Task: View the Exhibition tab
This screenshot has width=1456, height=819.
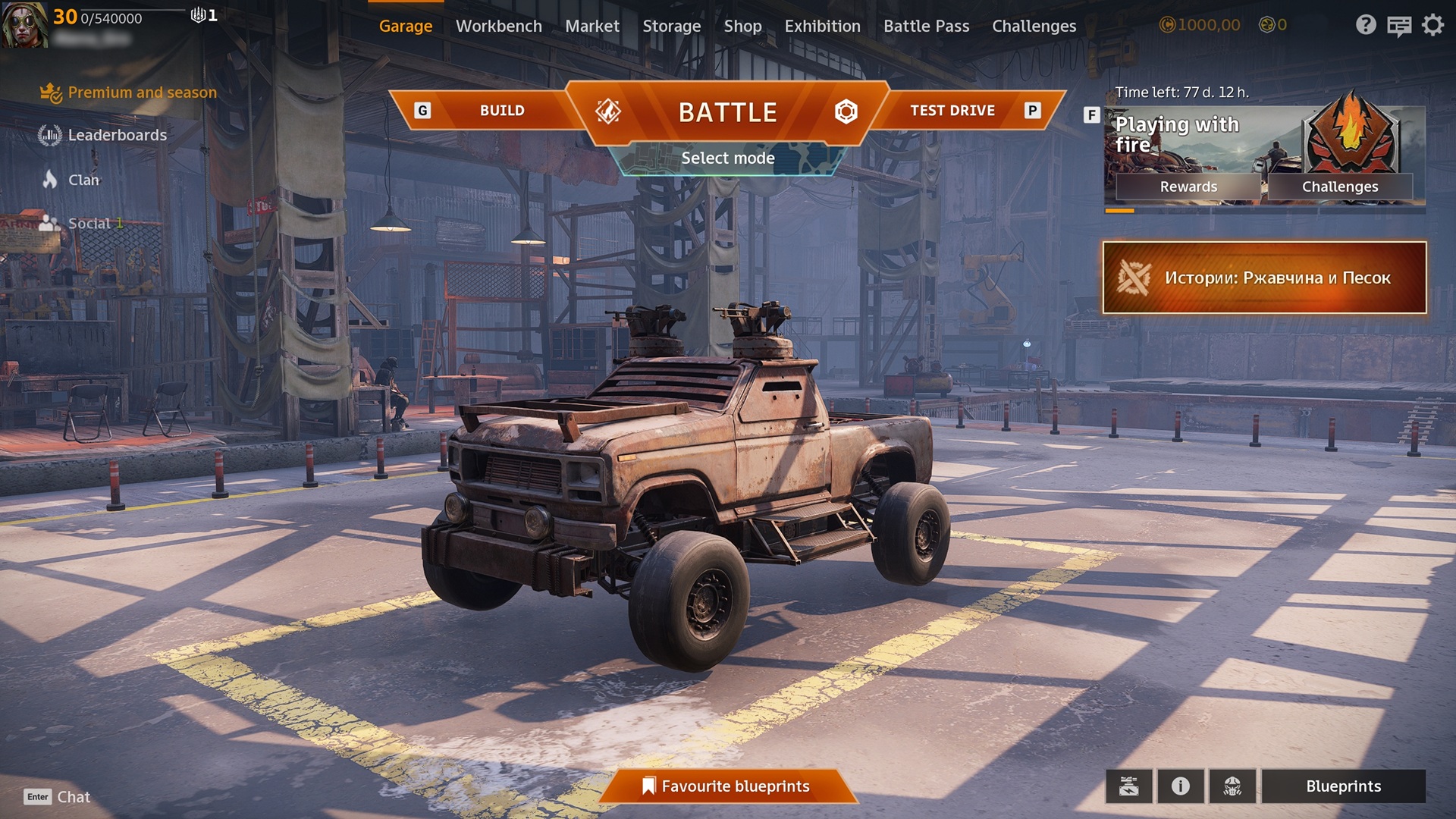Action: coord(822,26)
